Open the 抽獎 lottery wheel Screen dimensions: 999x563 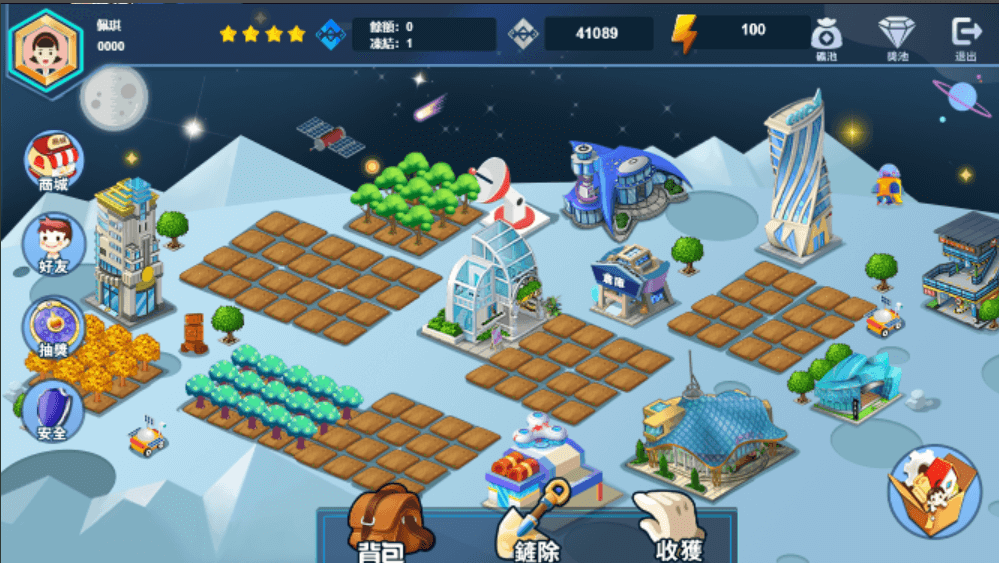click(x=53, y=326)
